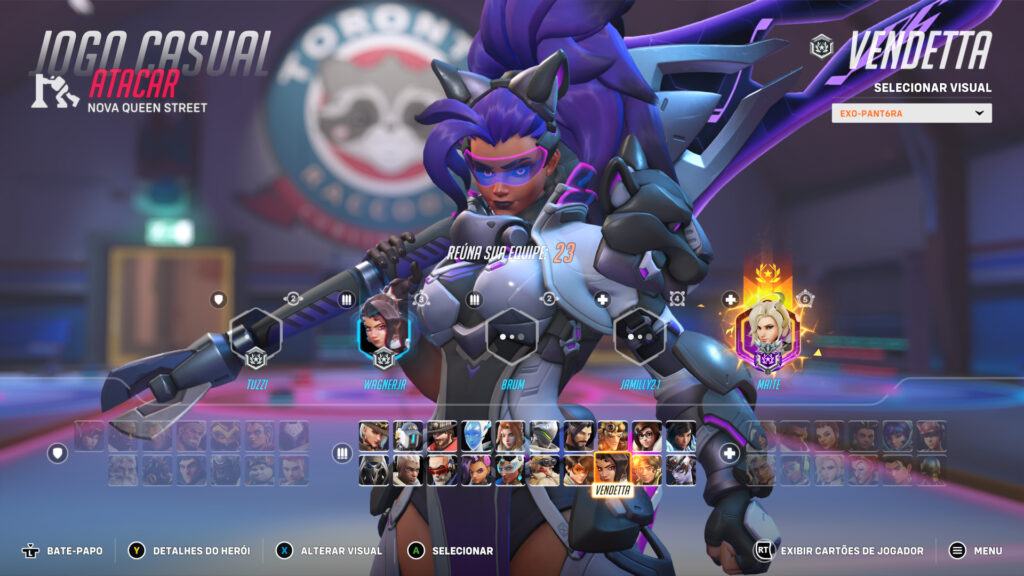Screen dimensions: 1024x576
Task: Pick Sombra from the roster
Action: click(476, 469)
